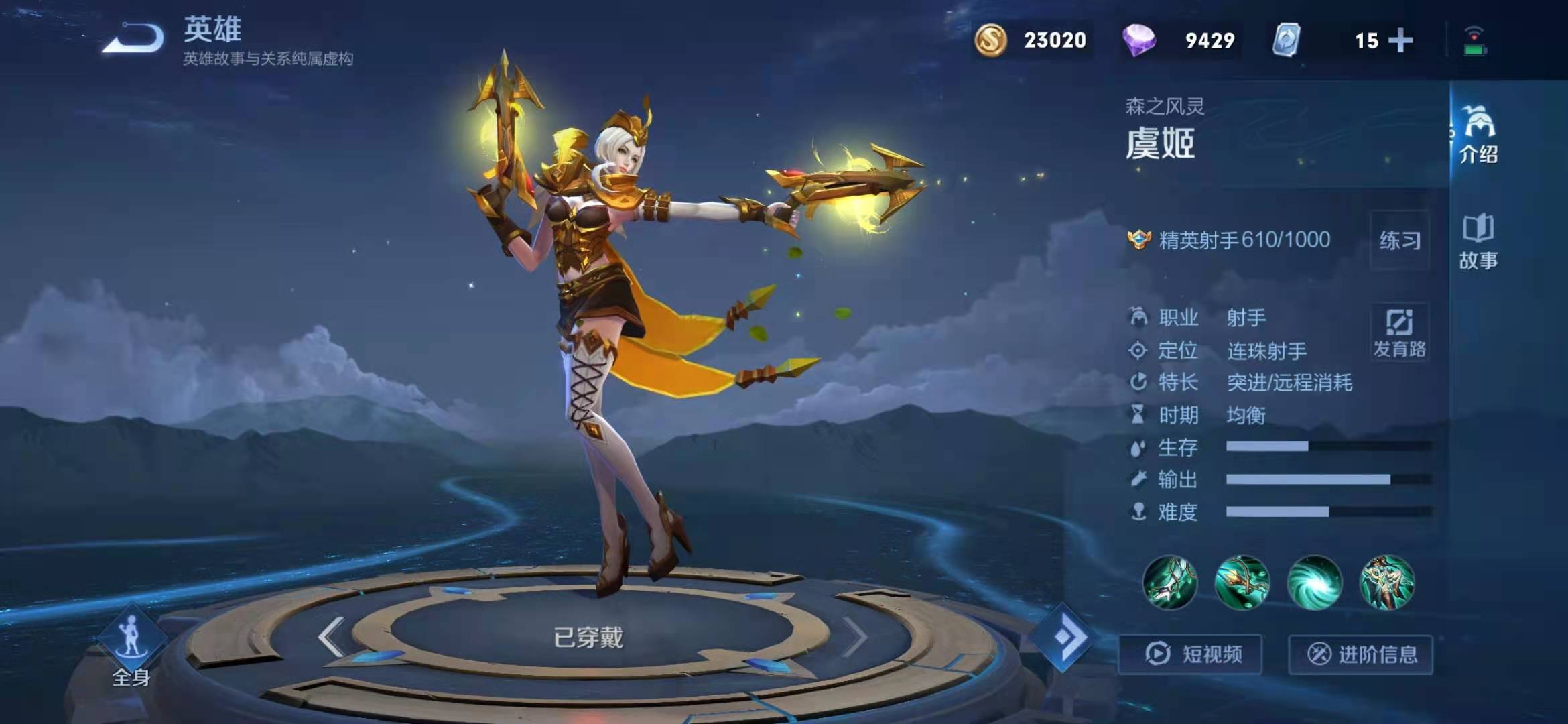
Task: Go back using the return arrow
Action: click(134, 39)
